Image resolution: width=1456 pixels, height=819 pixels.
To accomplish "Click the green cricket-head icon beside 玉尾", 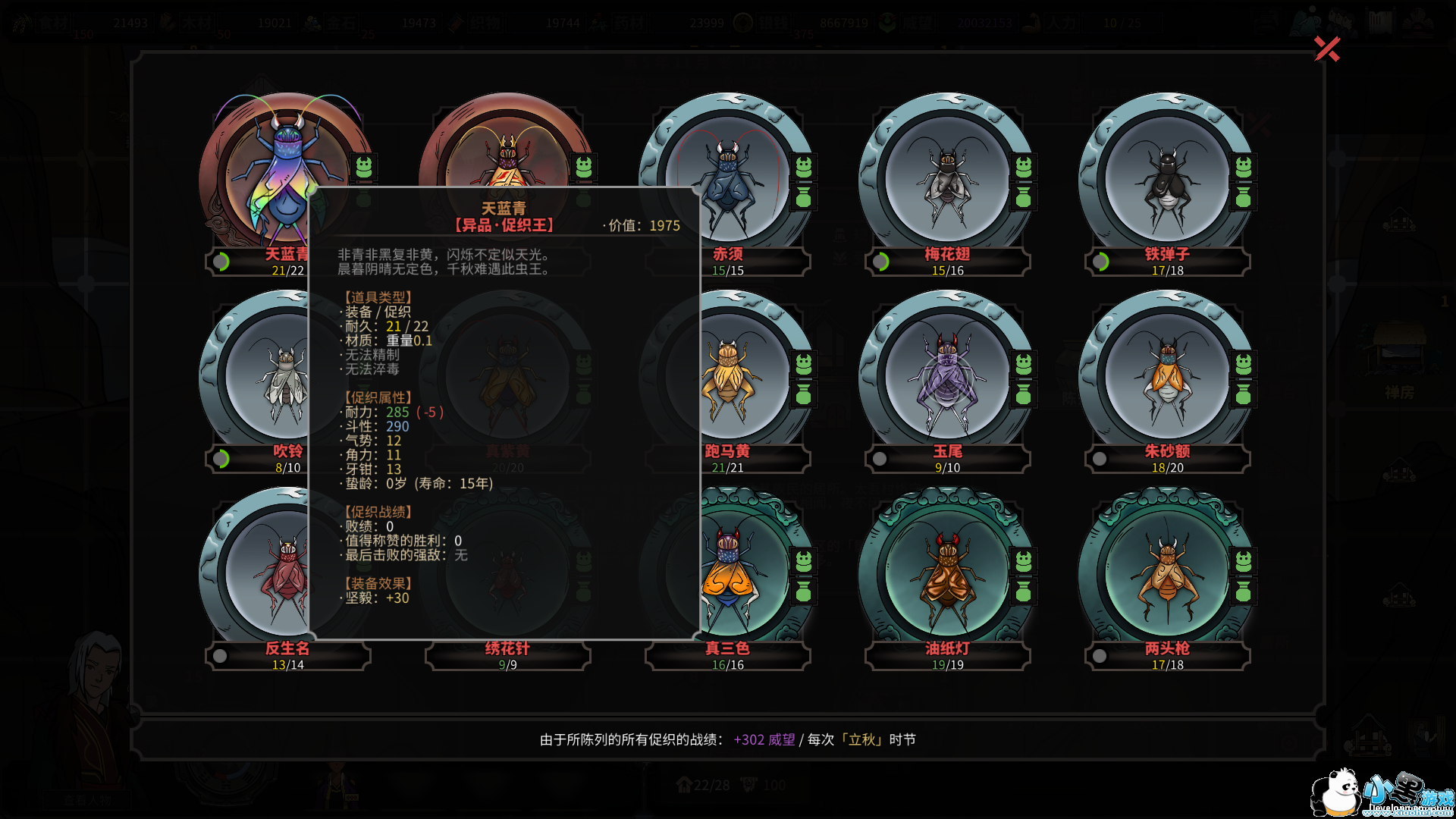I will (1024, 363).
